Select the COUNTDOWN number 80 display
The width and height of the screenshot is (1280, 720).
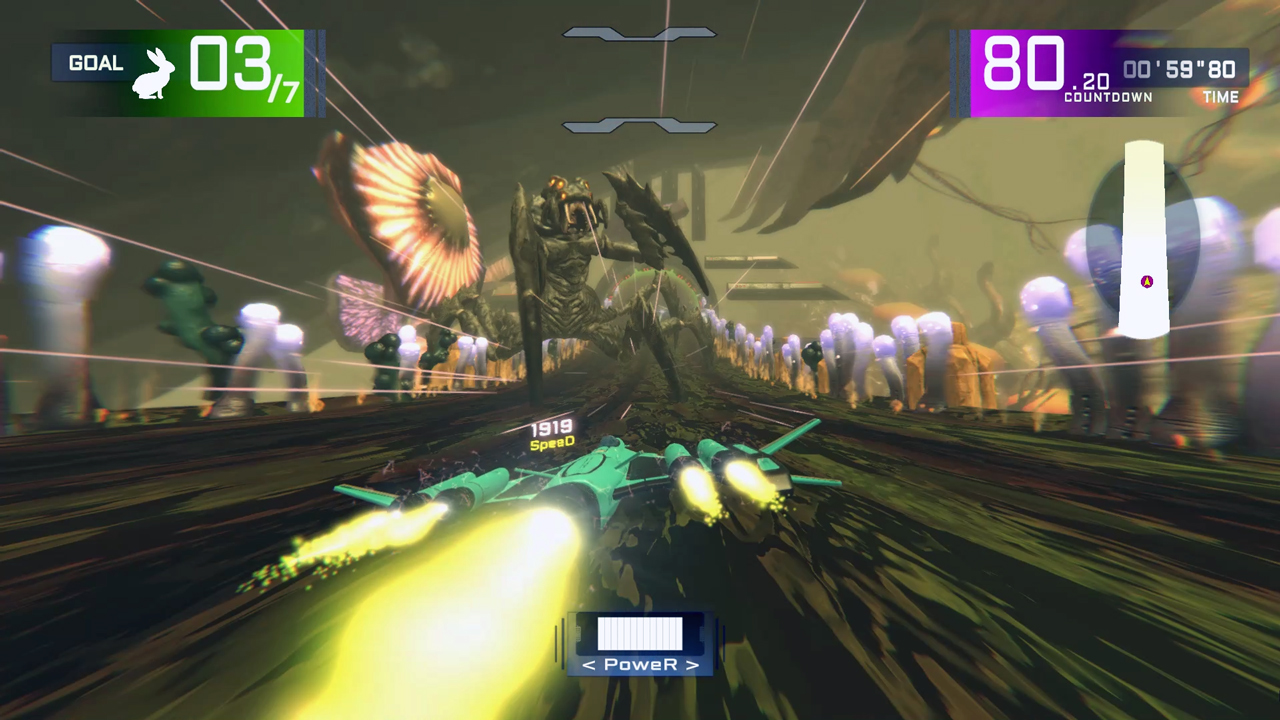point(1025,65)
